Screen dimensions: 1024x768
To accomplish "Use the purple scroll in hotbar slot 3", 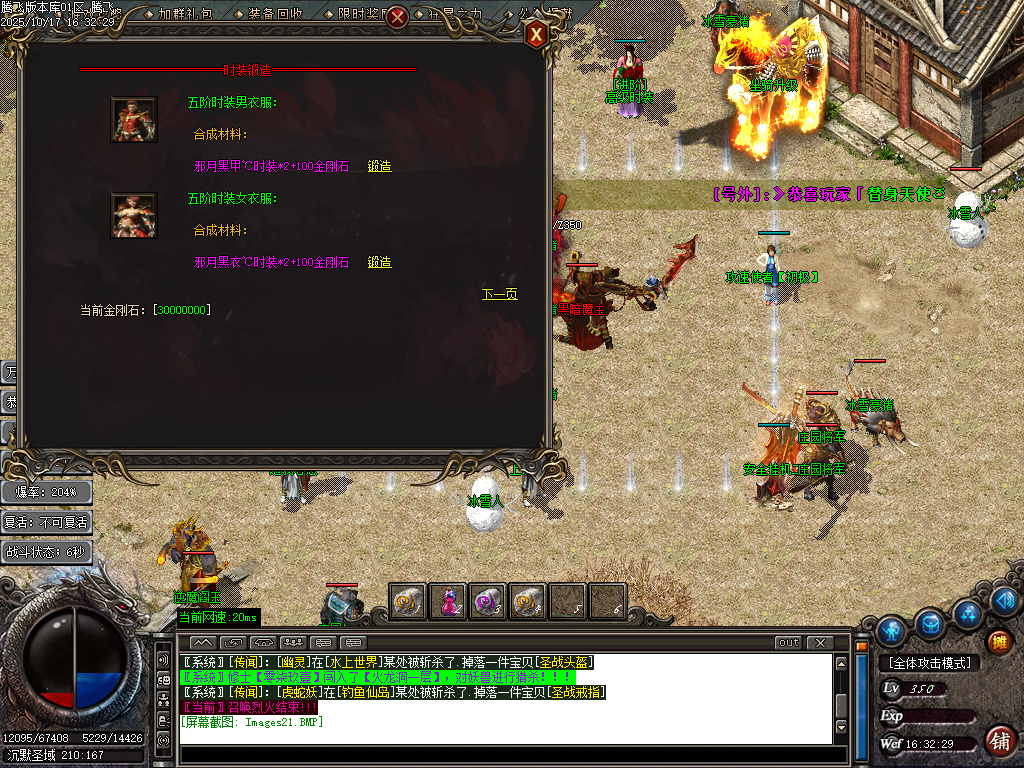I will point(488,601).
